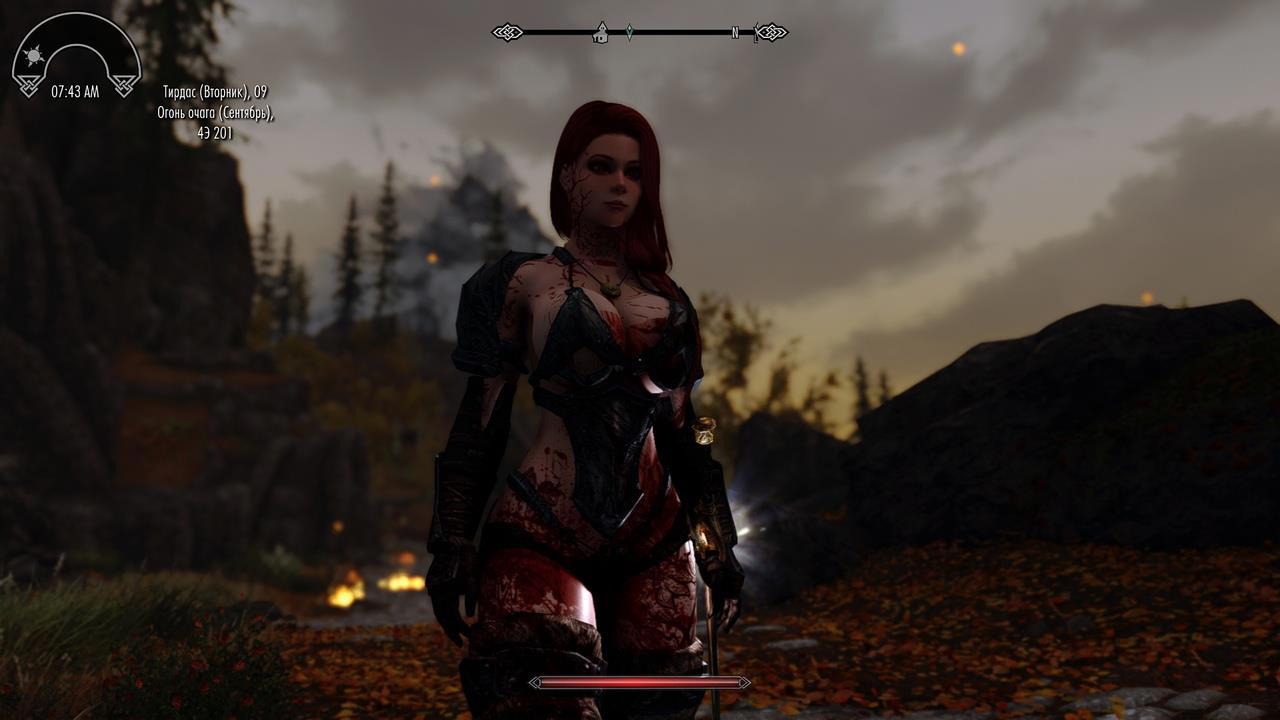This screenshot has width=1280, height=720.
Task: Click the North indicator on the compass
Action: pyautogui.click(x=735, y=33)
